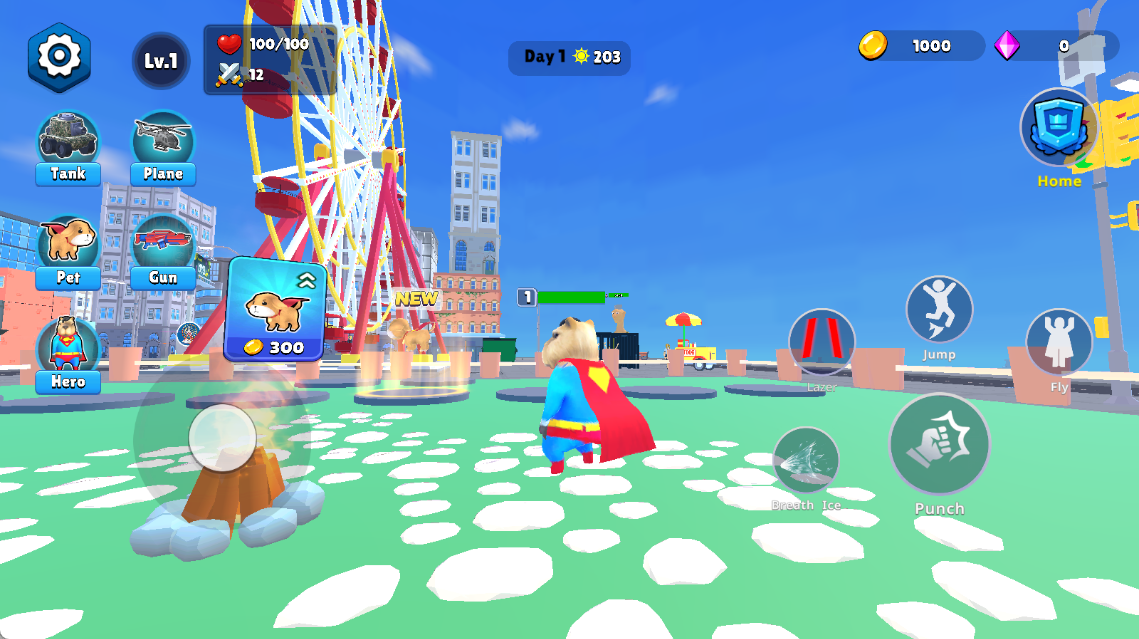Tap the Jump button

pos(939,311)
